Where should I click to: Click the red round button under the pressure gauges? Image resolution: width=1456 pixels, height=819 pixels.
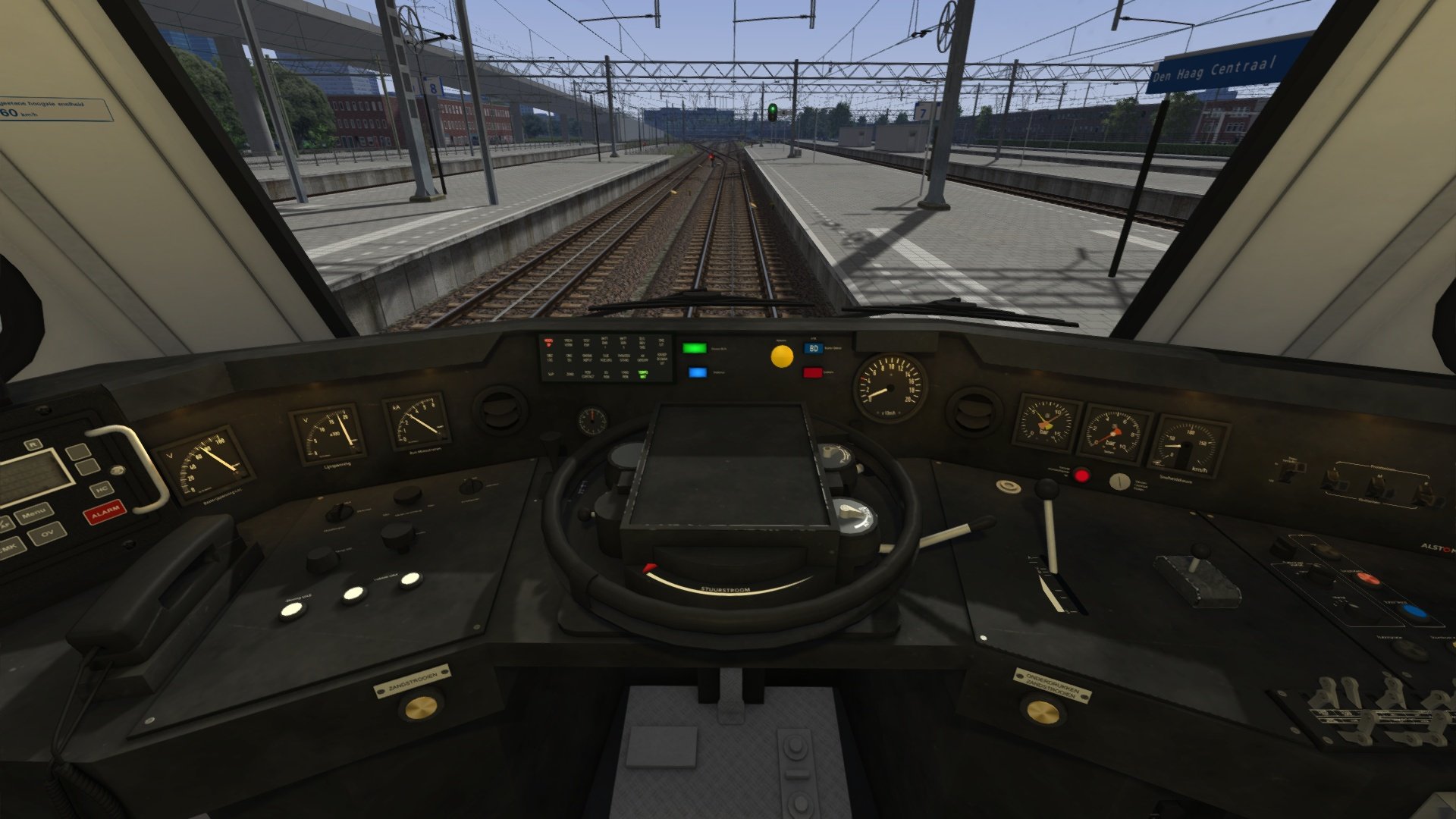[1081, 476]
